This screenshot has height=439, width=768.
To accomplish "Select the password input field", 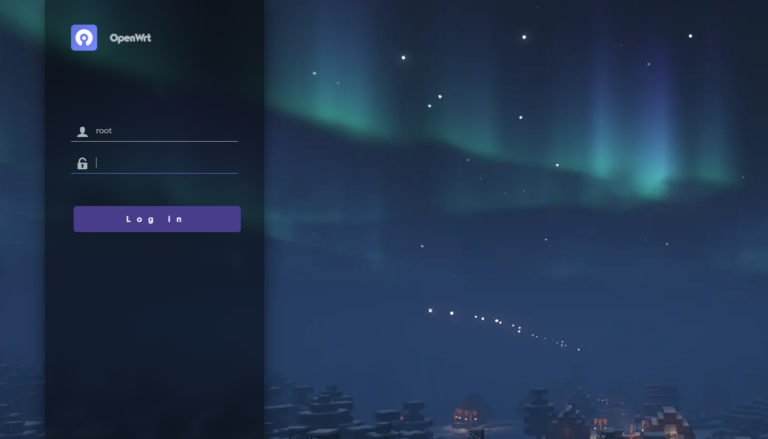I will [164, 163].
